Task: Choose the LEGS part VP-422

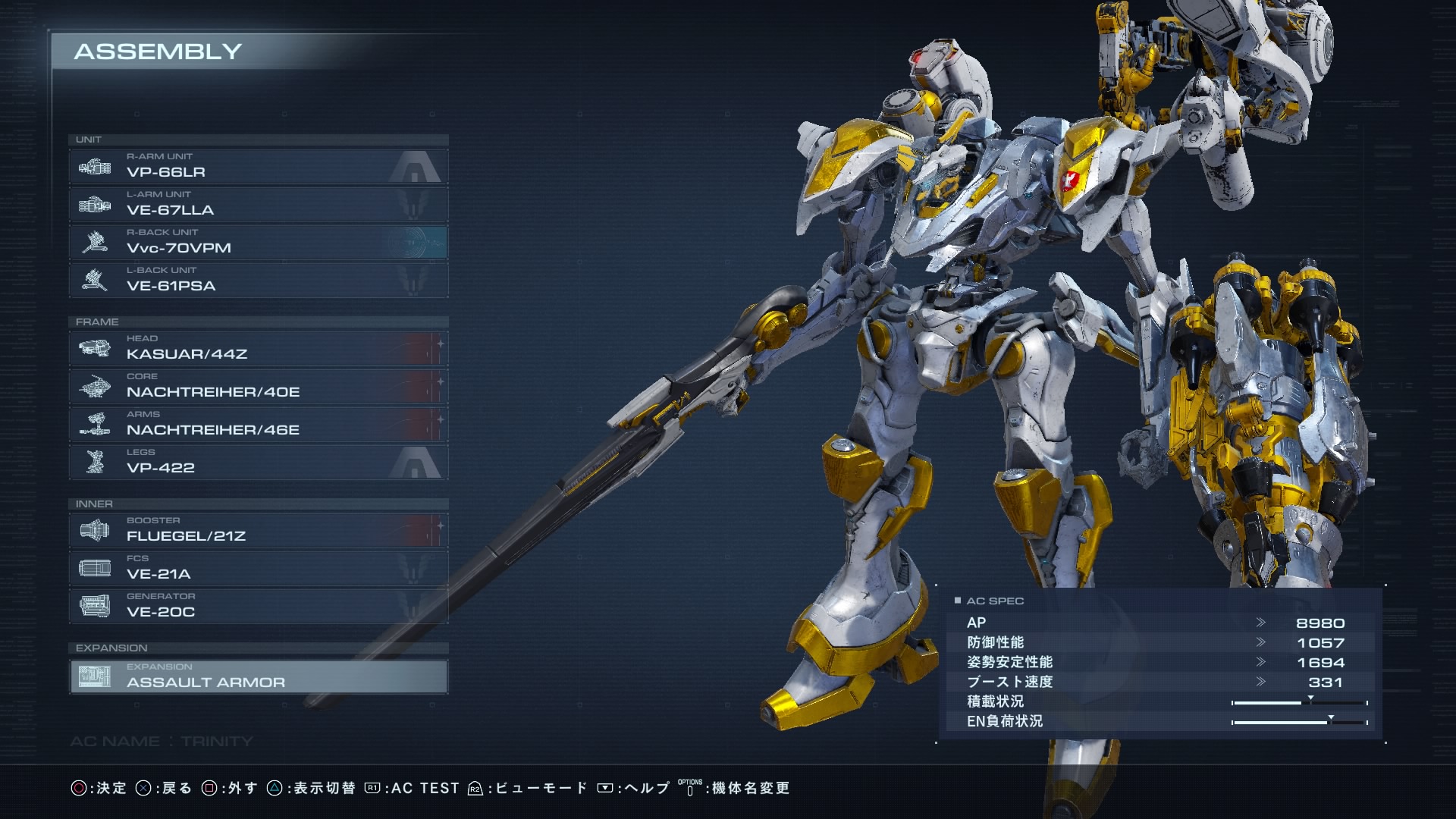Action: point(258,462)
